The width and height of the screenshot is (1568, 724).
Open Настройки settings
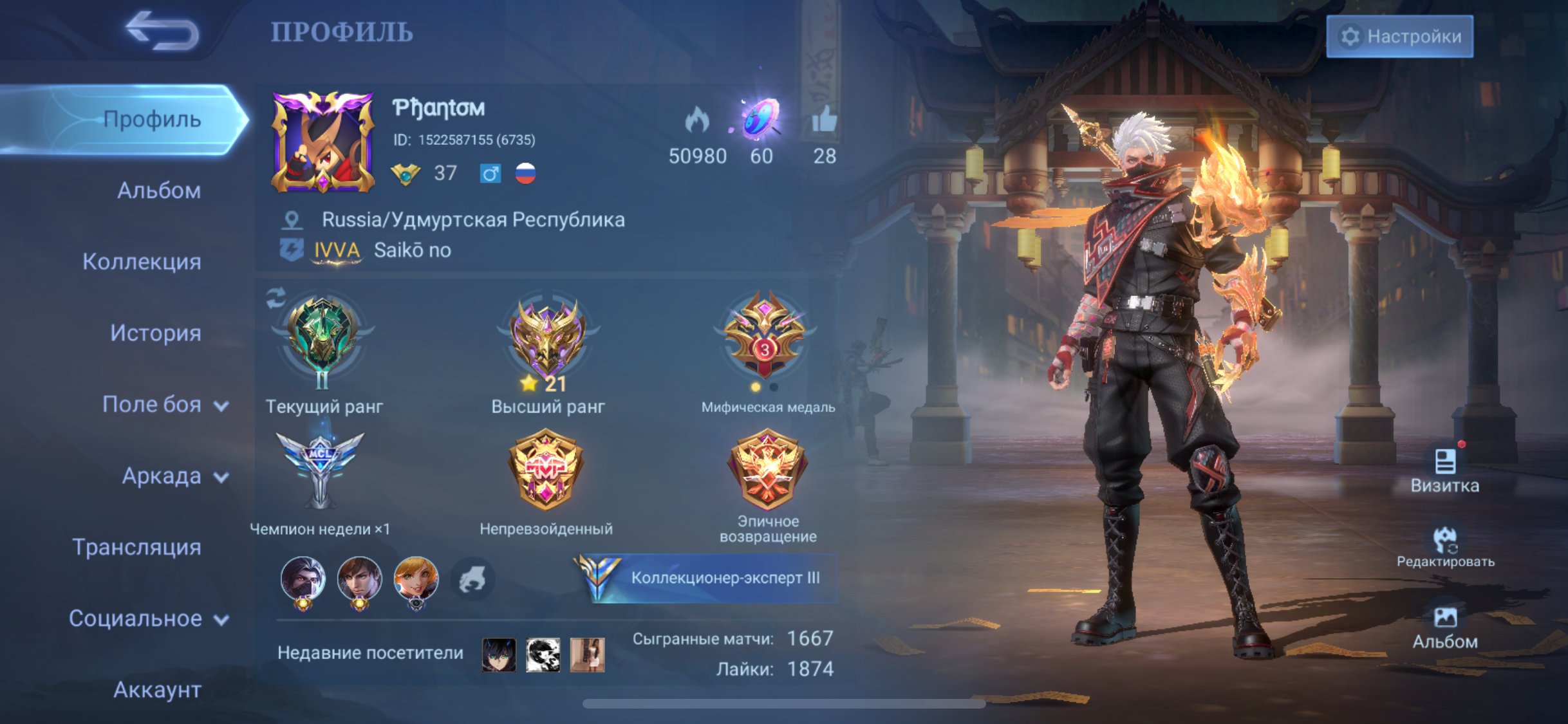pos(1399,37)
